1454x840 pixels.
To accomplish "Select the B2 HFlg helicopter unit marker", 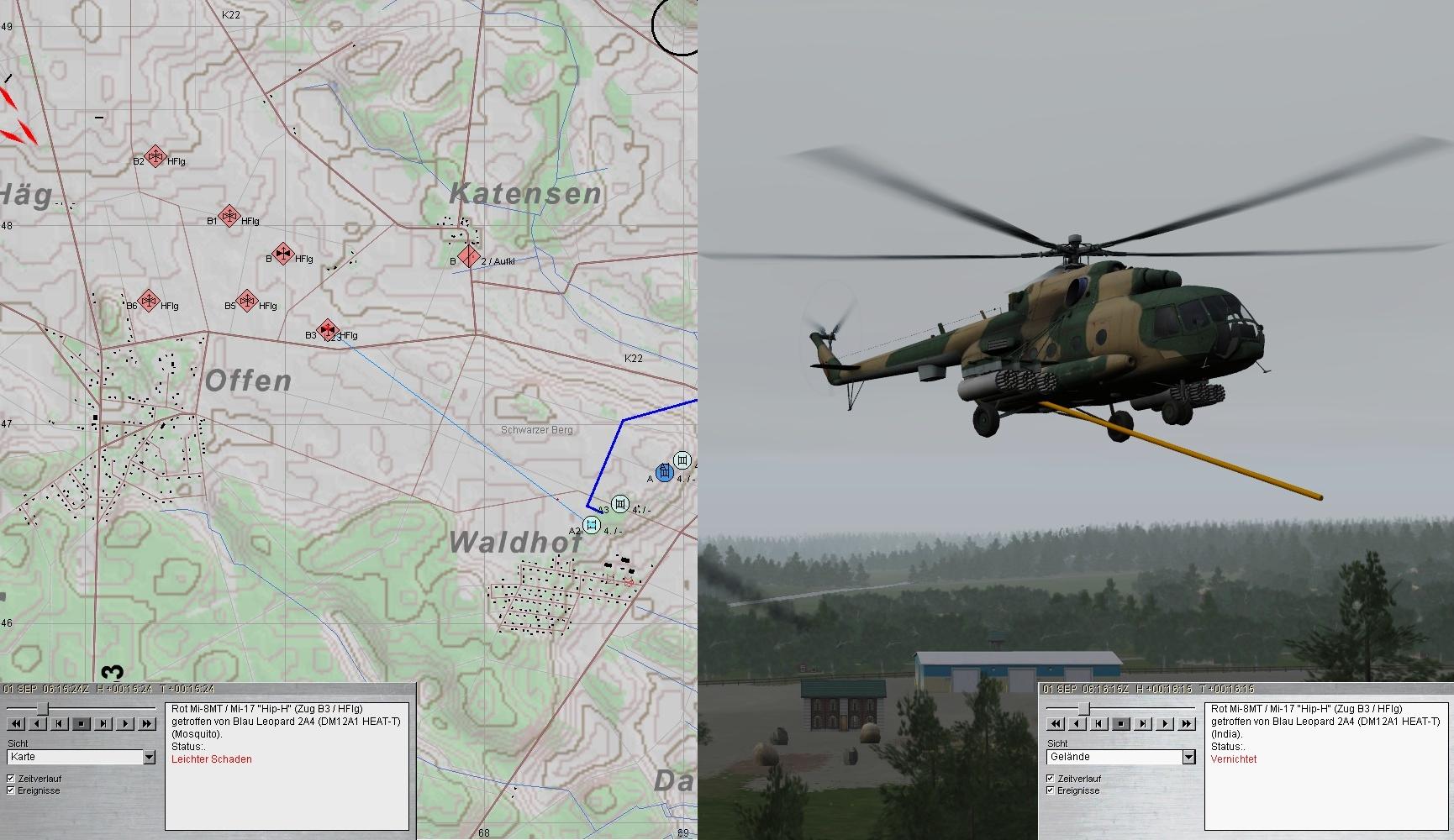I will (x=155, y=156).
